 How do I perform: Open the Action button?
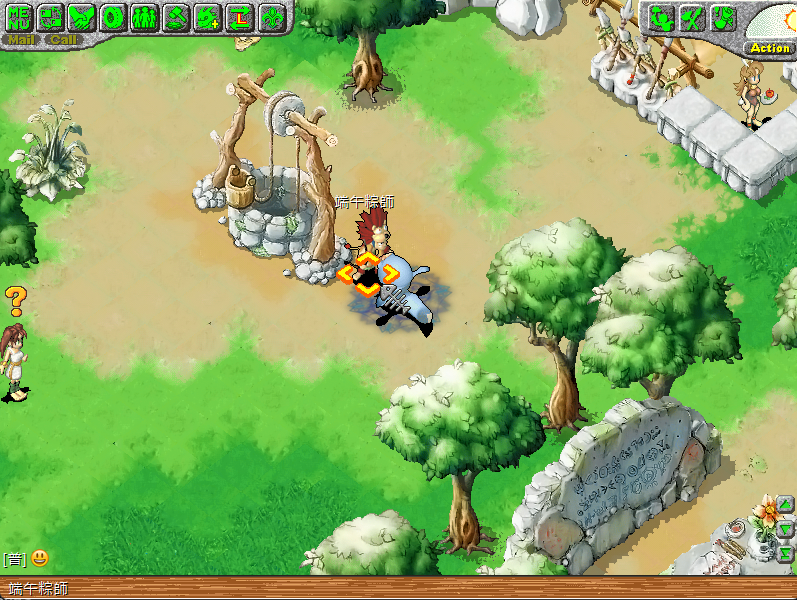(x=769, y=48)
